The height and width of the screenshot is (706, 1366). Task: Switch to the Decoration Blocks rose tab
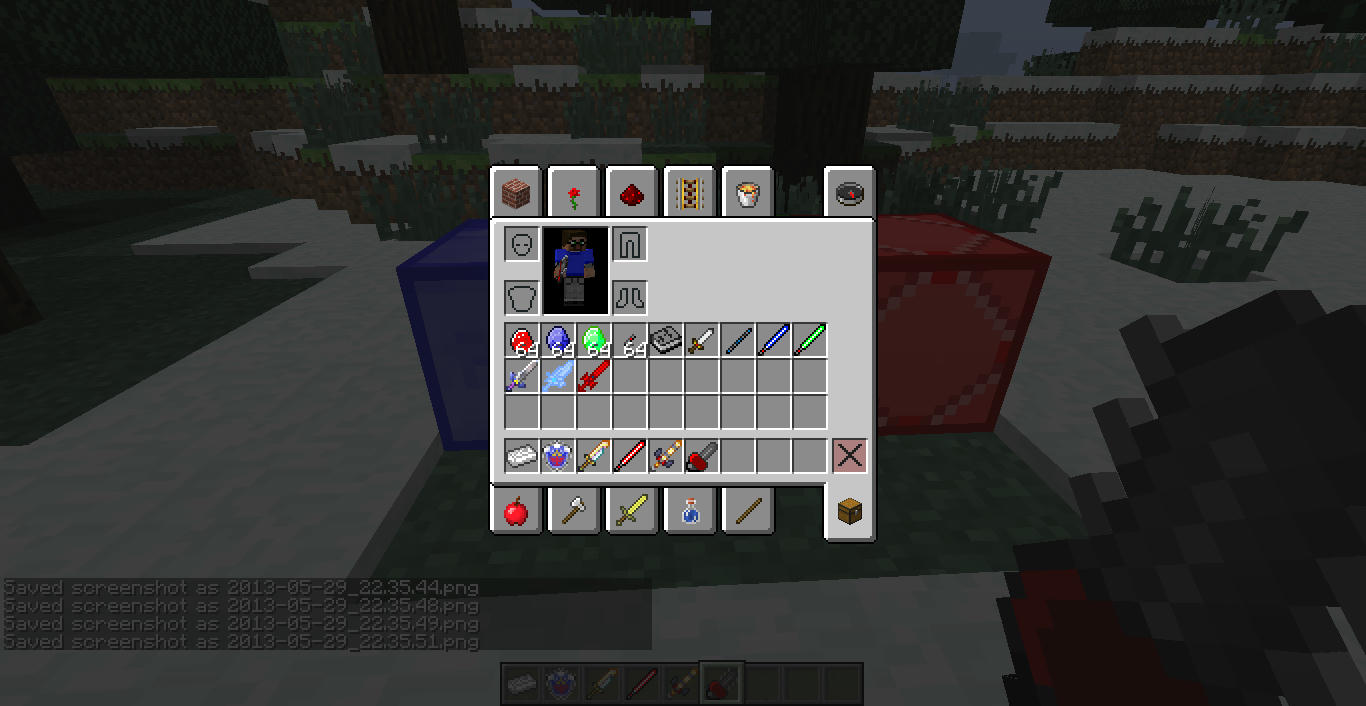point(574,193)
